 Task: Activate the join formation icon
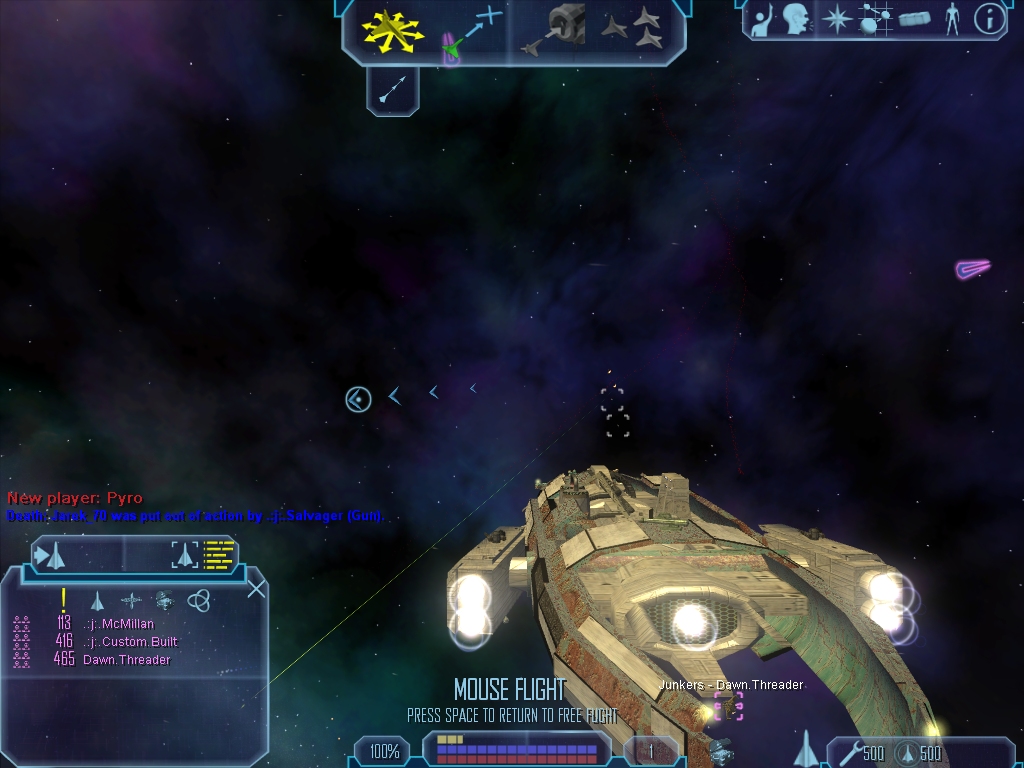coord(632,28)
